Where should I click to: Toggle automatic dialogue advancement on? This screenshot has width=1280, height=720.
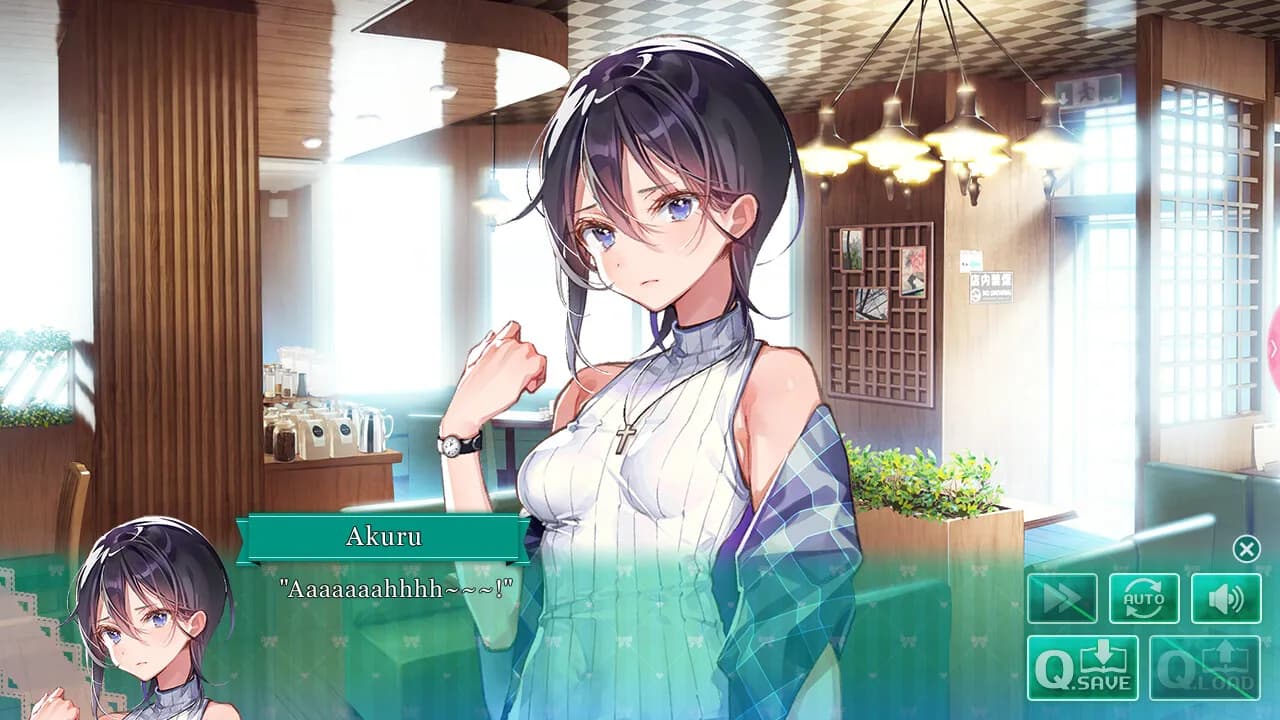(x=1142, y=596)
